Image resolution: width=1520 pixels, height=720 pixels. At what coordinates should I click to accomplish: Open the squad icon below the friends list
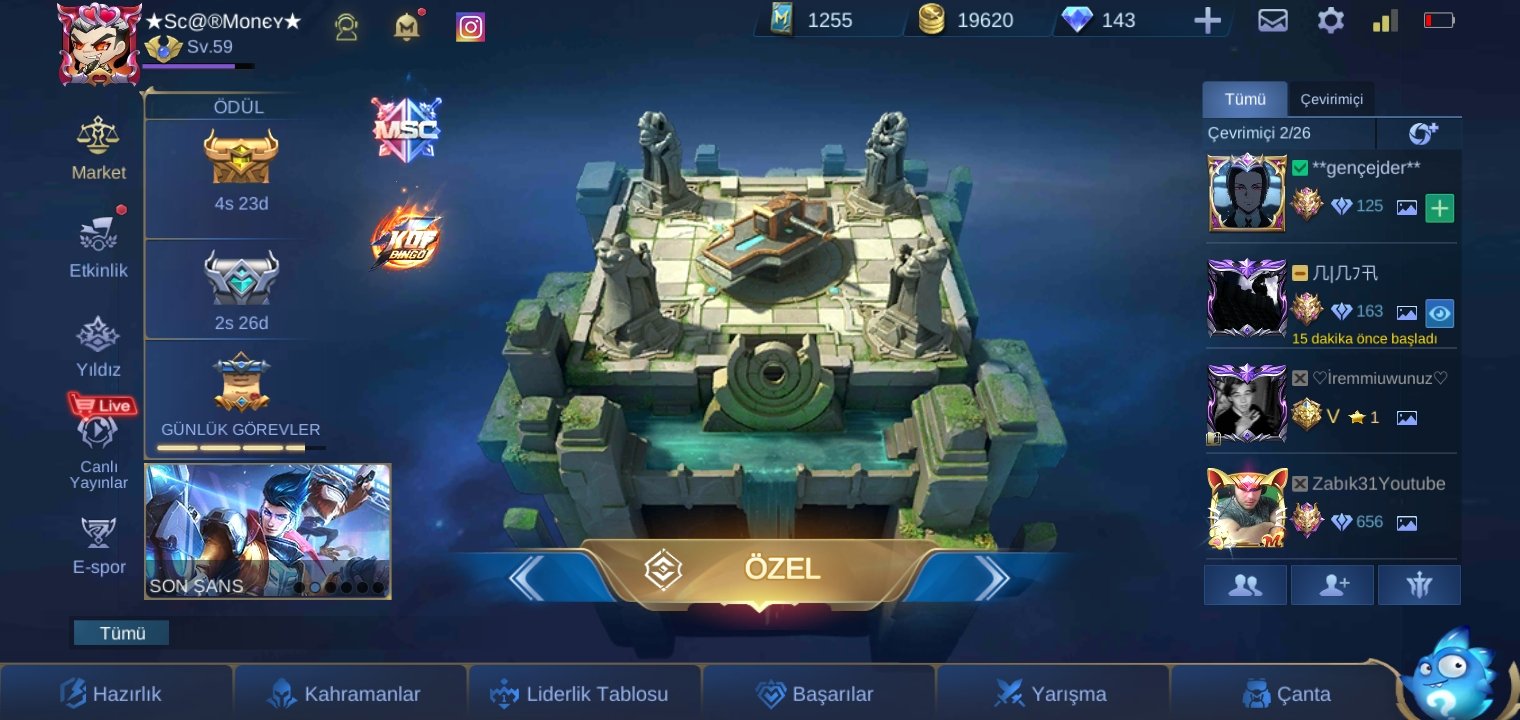pos(1418,585)
